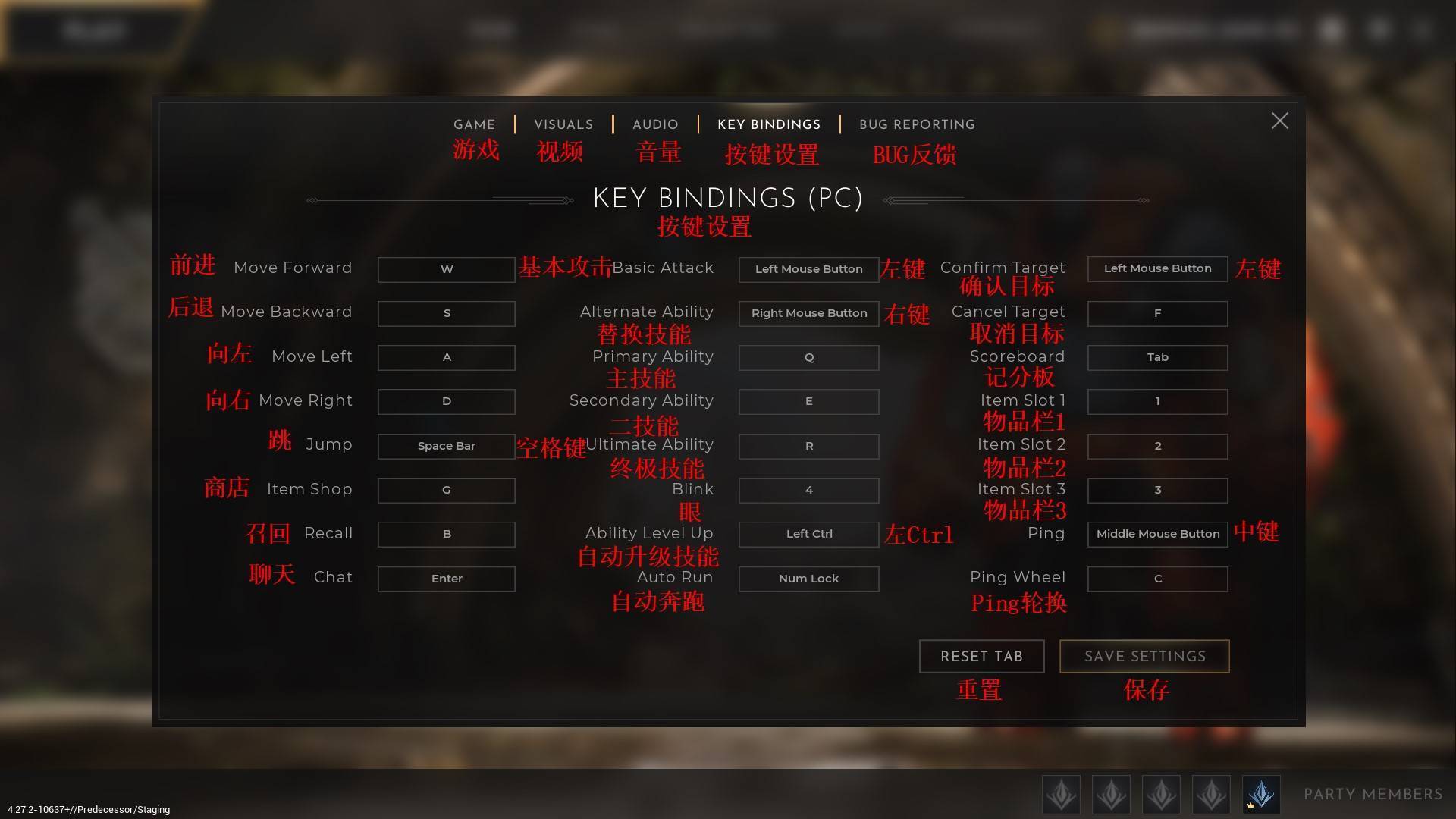
Task: Close the key bindings settings dialog
Action: click(1279, 121)
